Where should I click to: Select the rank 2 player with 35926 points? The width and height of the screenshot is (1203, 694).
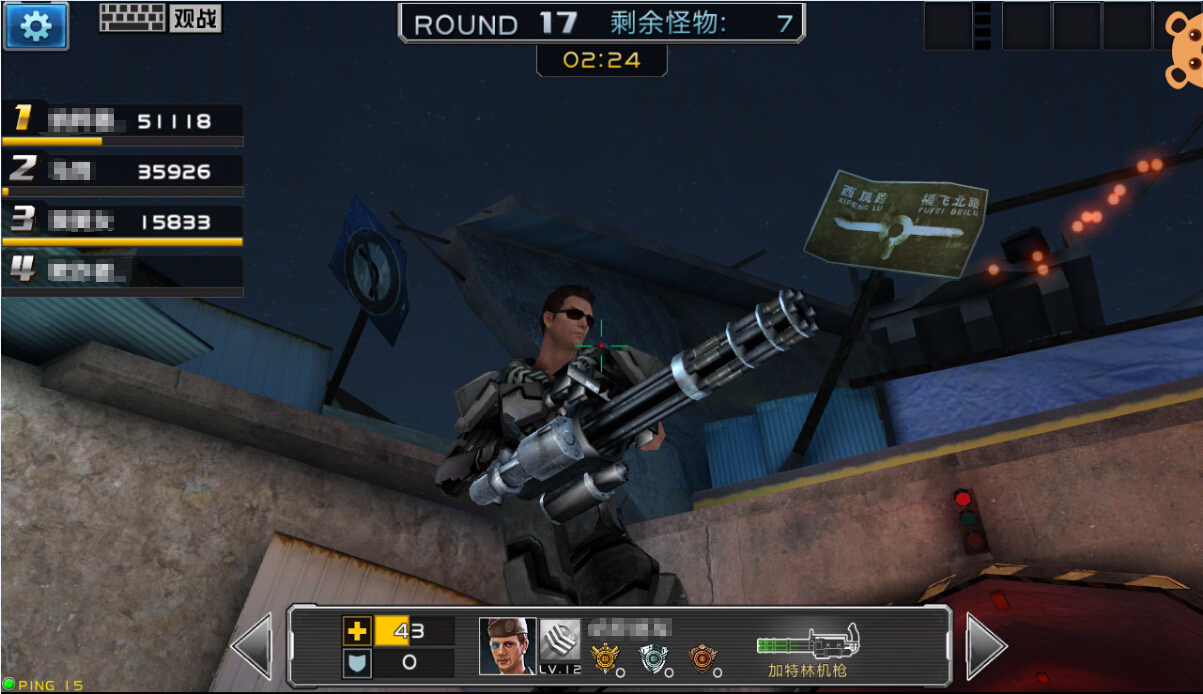pyautogui.click(x=122, y=171)
